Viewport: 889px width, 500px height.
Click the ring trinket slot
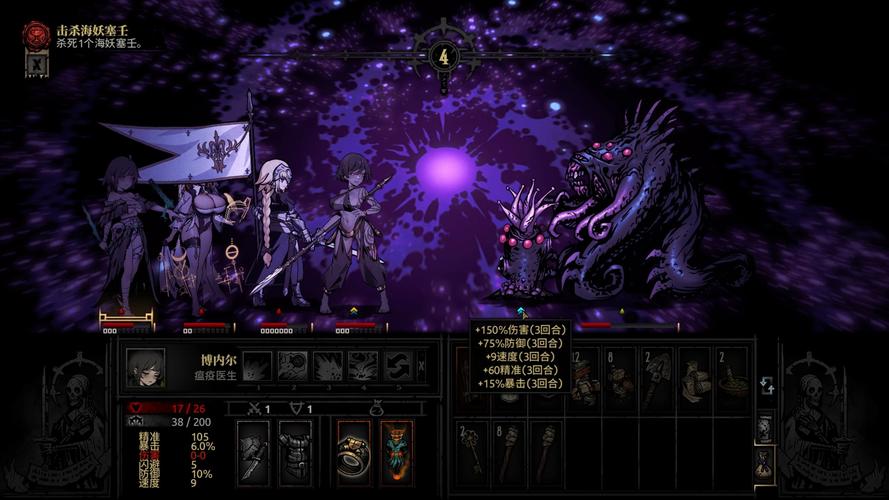[x=354, y=452]
